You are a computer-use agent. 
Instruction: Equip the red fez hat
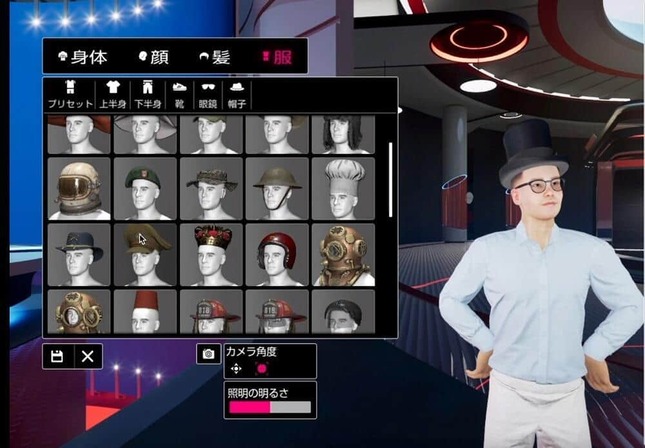coord(145,311)
